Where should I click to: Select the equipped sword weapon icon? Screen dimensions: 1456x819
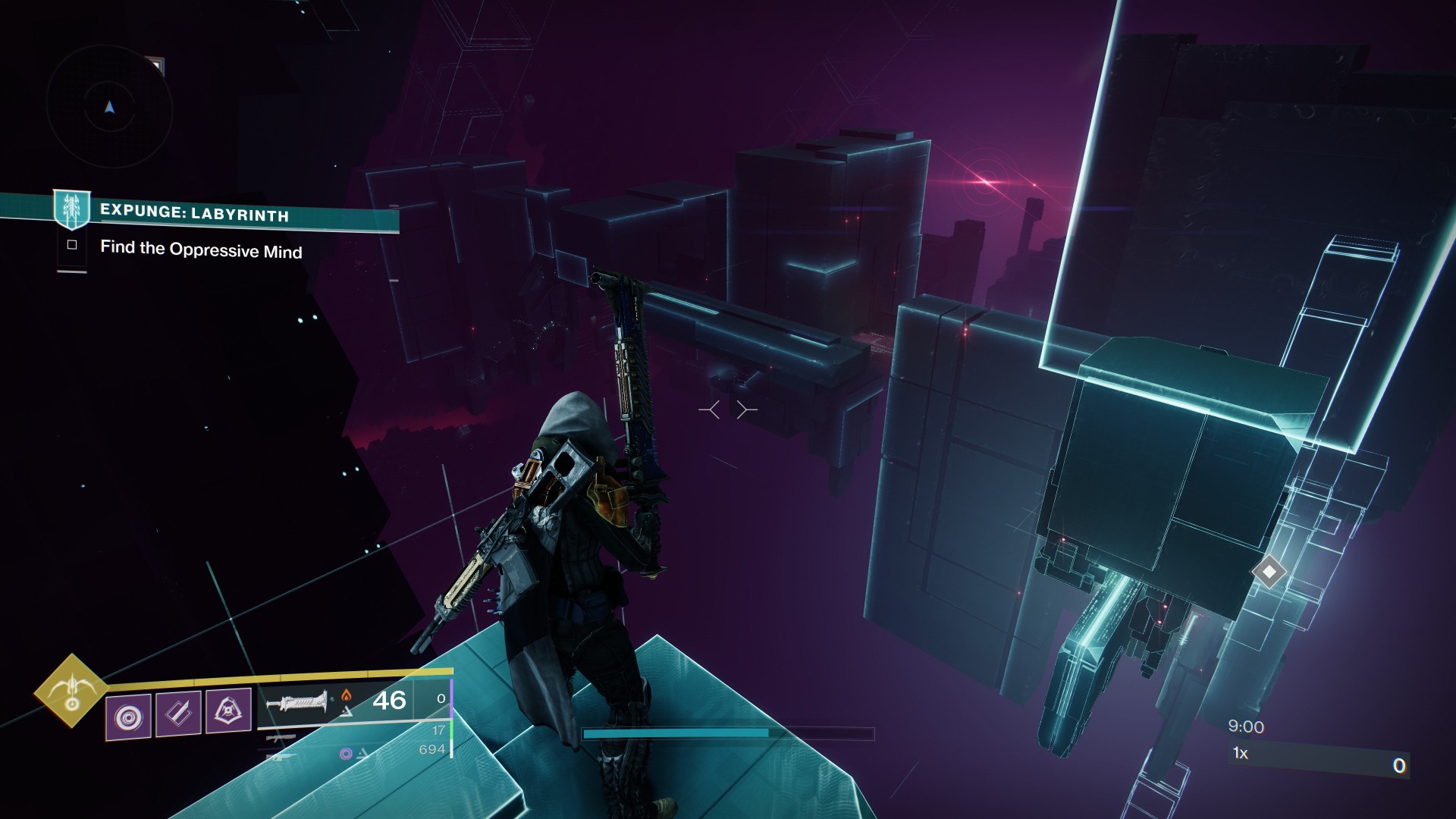297,701
